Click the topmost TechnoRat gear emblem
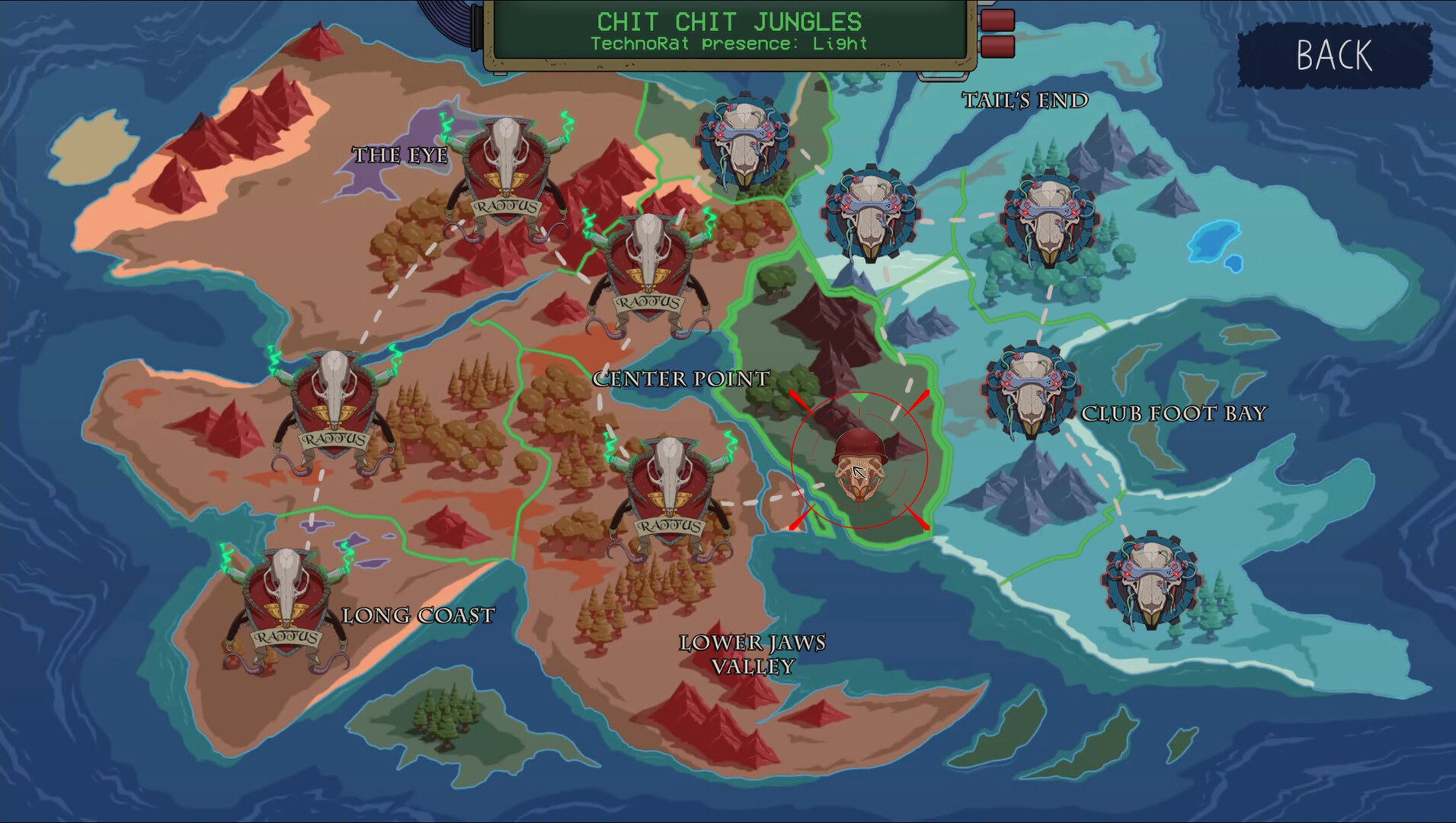The image size is (1456, 823). click(743, 141)
